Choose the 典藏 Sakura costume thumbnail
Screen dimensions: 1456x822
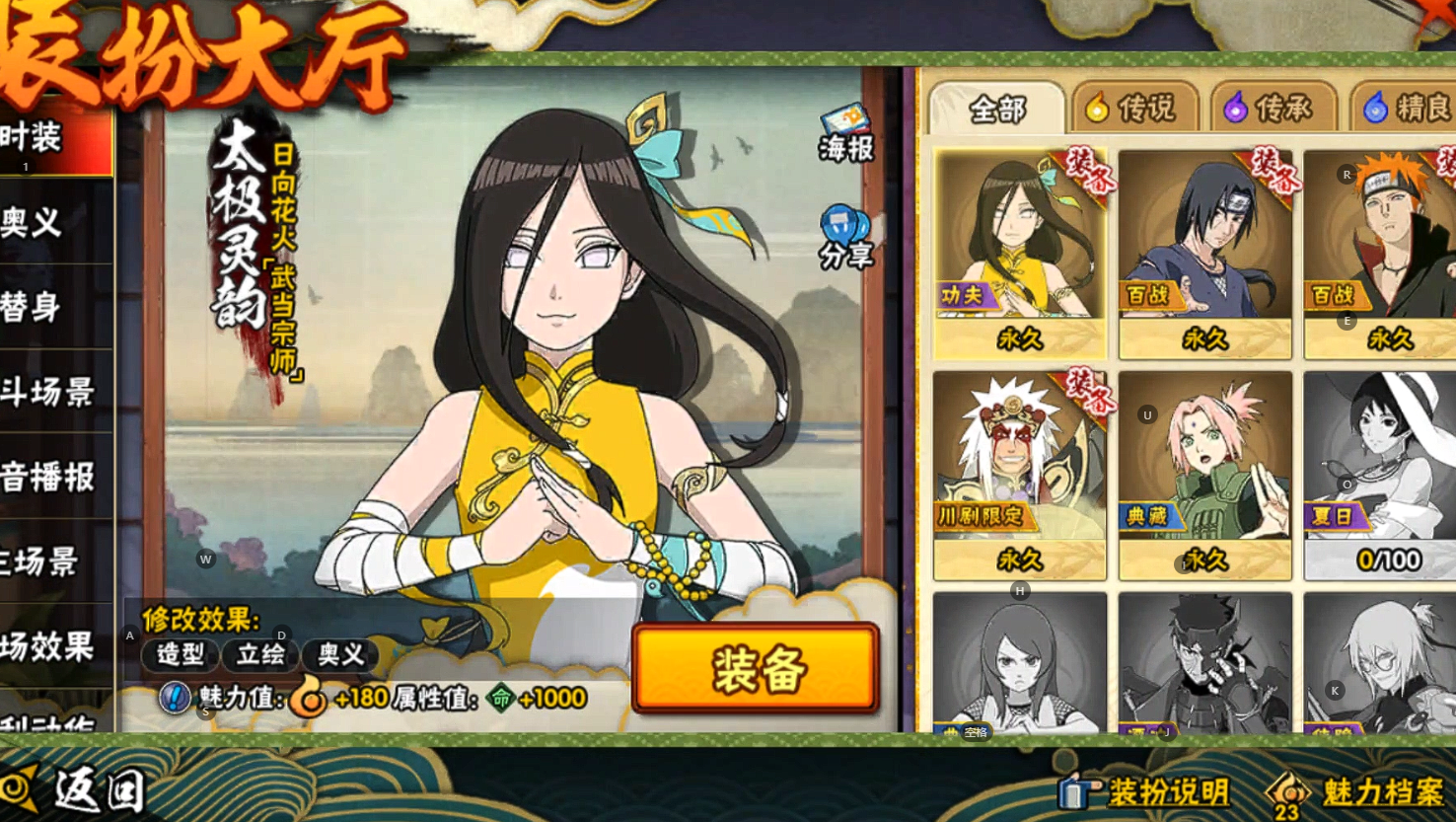(1204, 474)
